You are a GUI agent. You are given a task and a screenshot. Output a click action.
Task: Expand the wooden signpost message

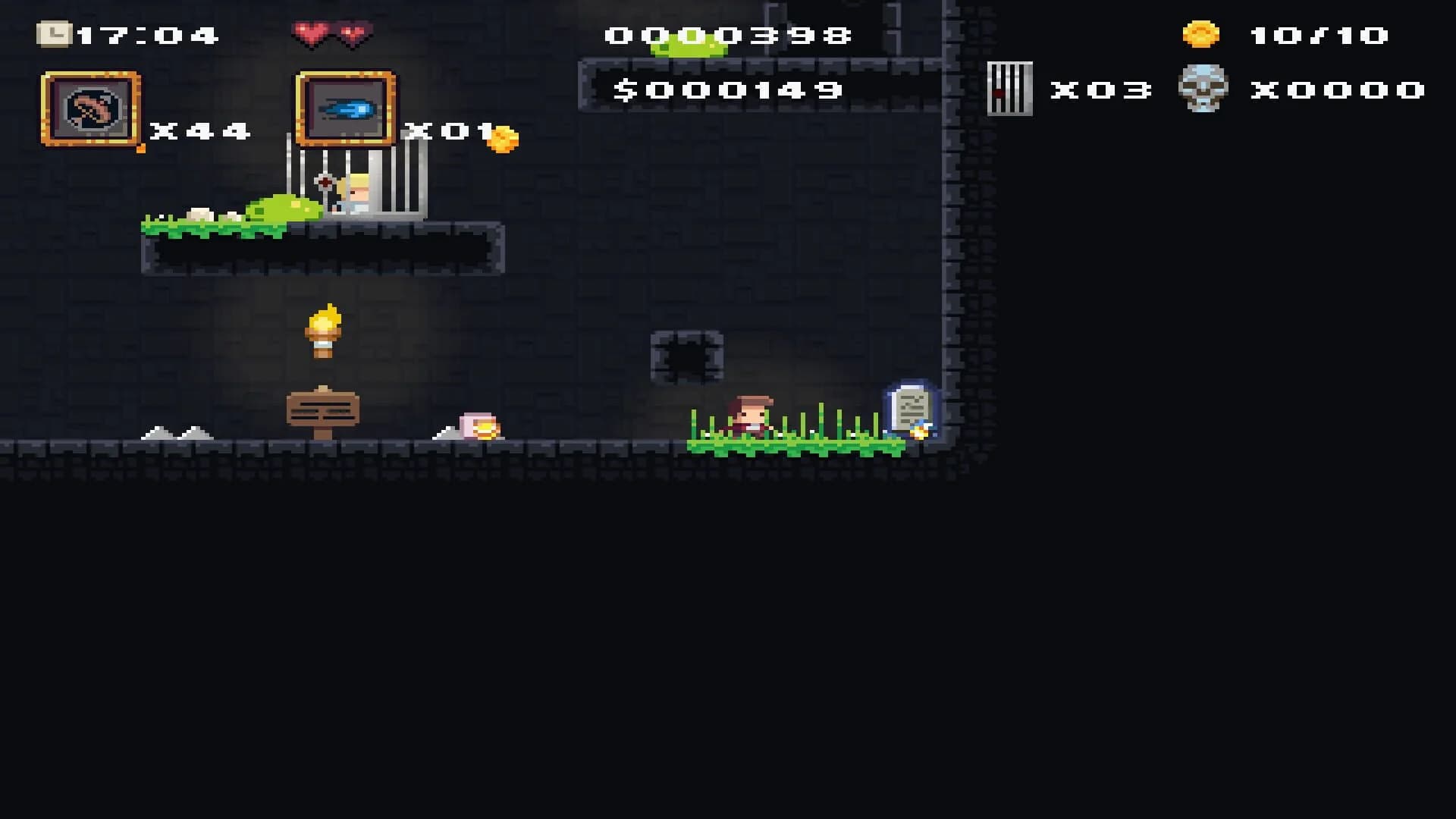click(325, 409)
